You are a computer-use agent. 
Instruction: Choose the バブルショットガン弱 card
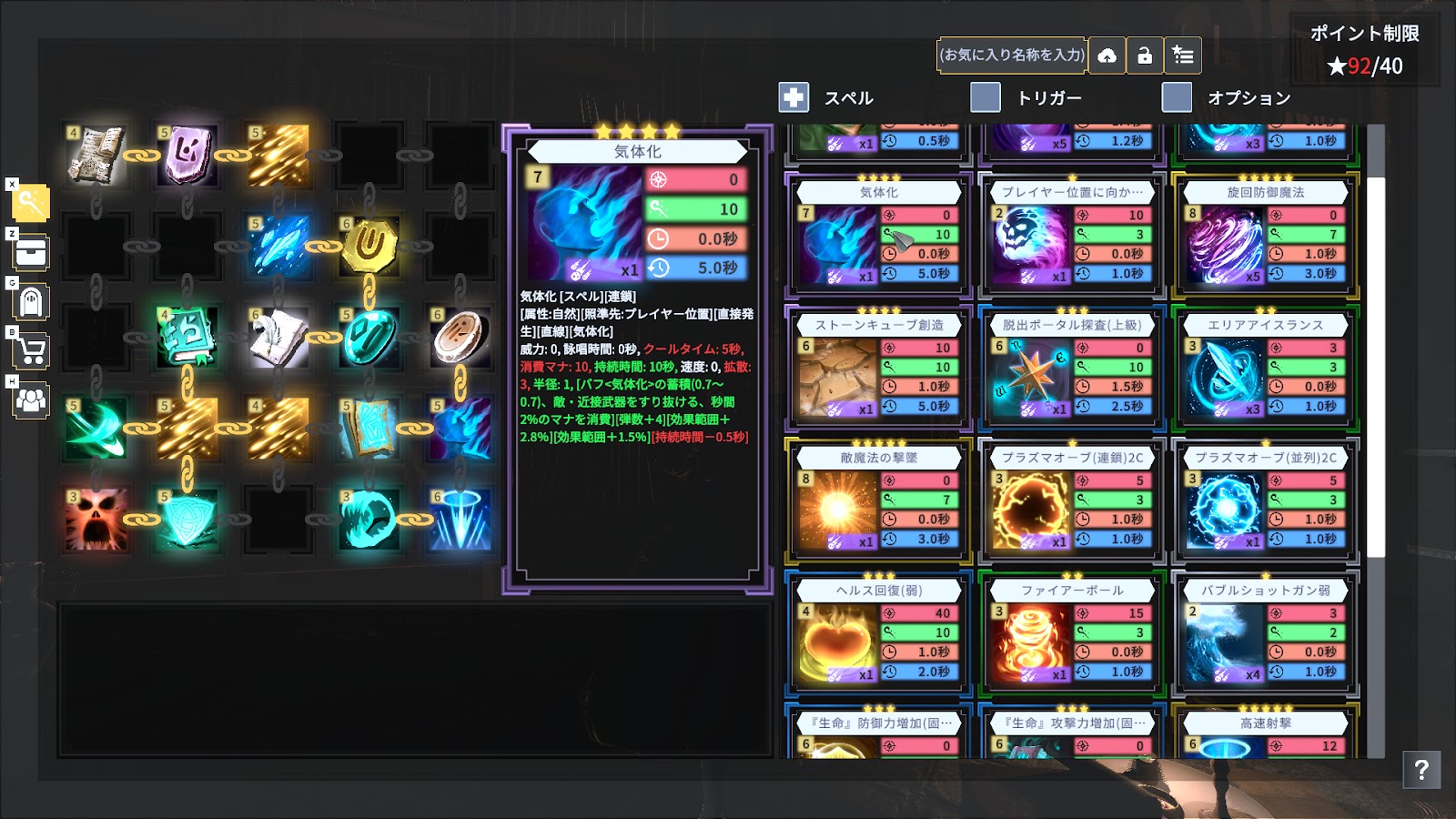coord(1265,633)
